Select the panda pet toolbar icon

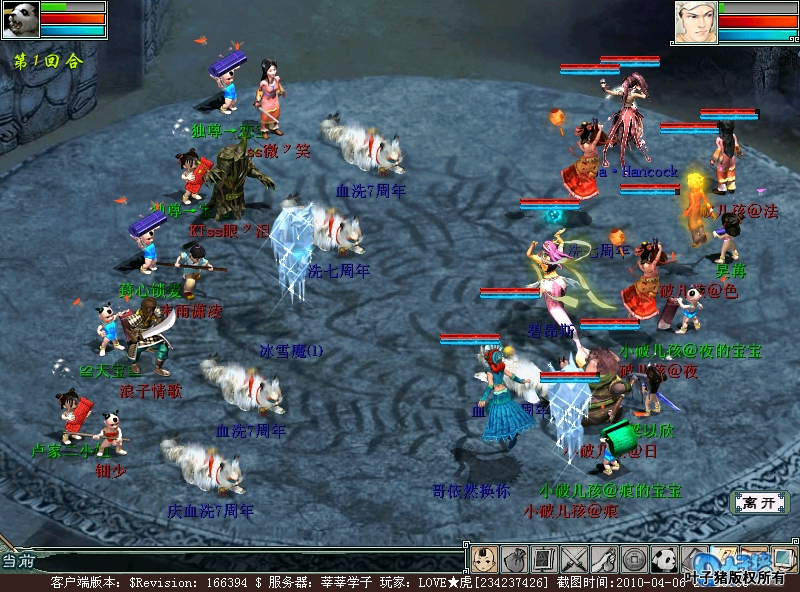pyautogui.click(x=664, y=558)
